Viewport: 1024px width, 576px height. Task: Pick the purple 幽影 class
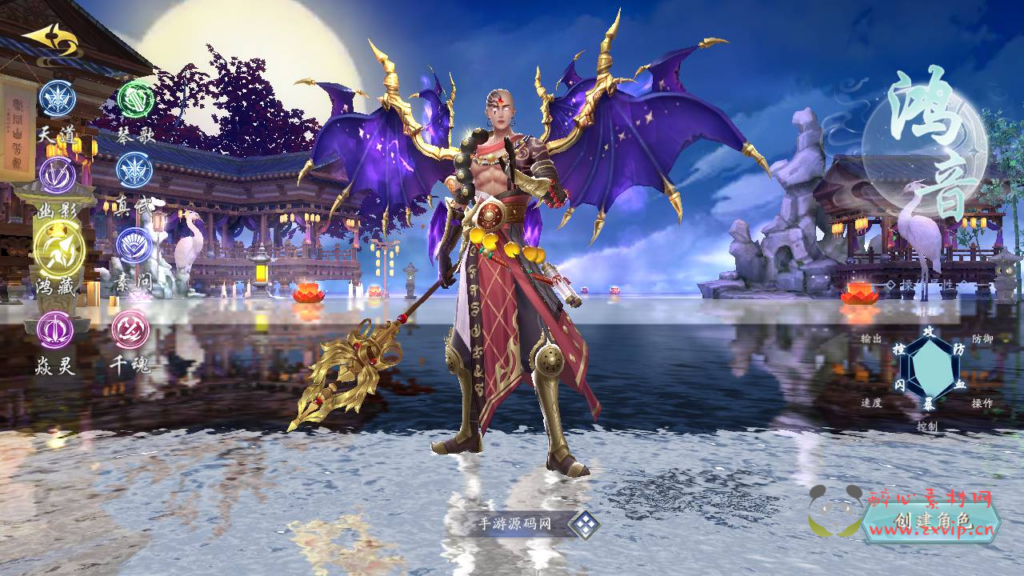click(x=57, y=177)
